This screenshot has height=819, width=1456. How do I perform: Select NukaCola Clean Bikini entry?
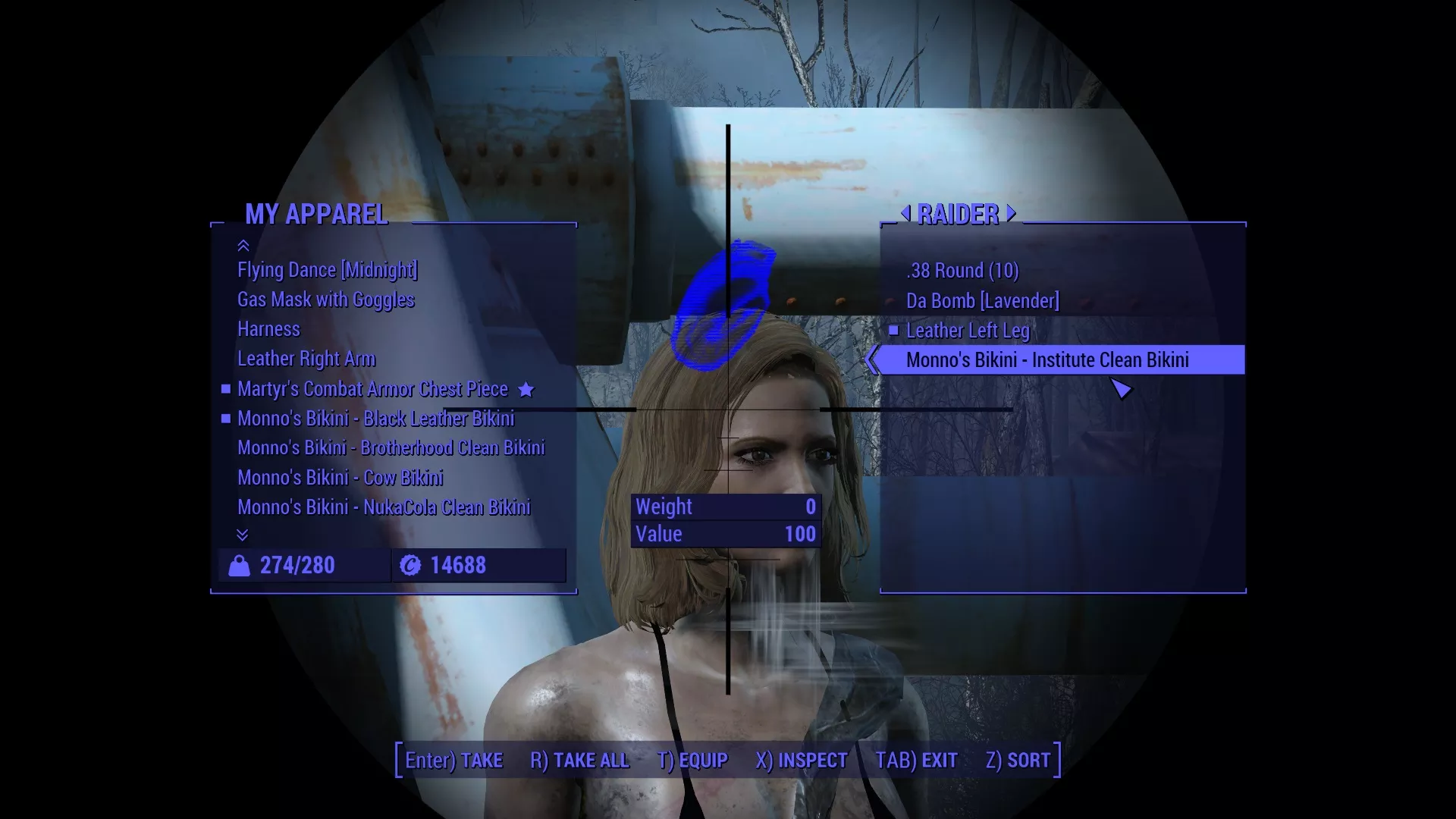pos(384,507)
